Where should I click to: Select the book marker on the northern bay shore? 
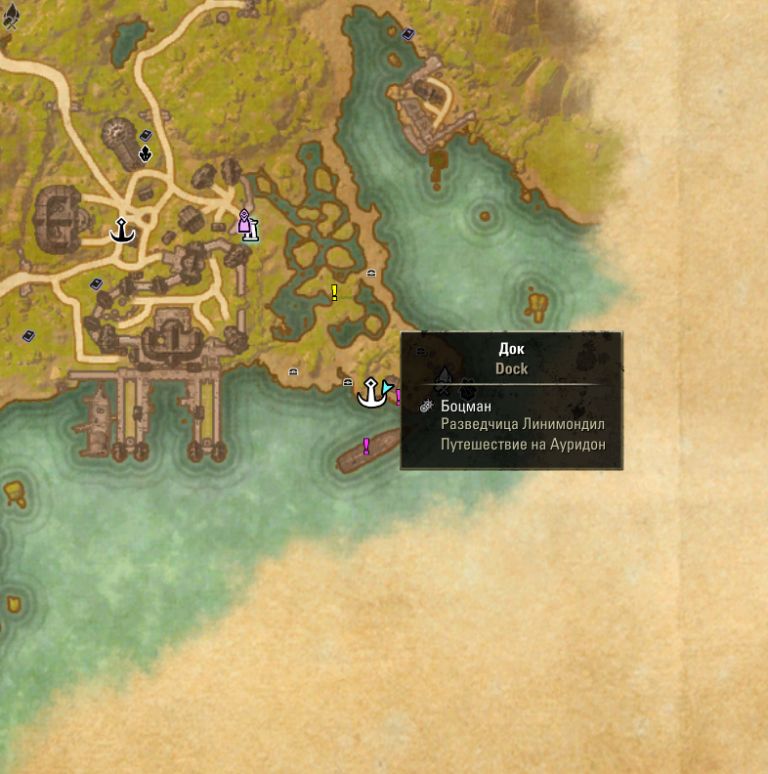click(408, 34)
